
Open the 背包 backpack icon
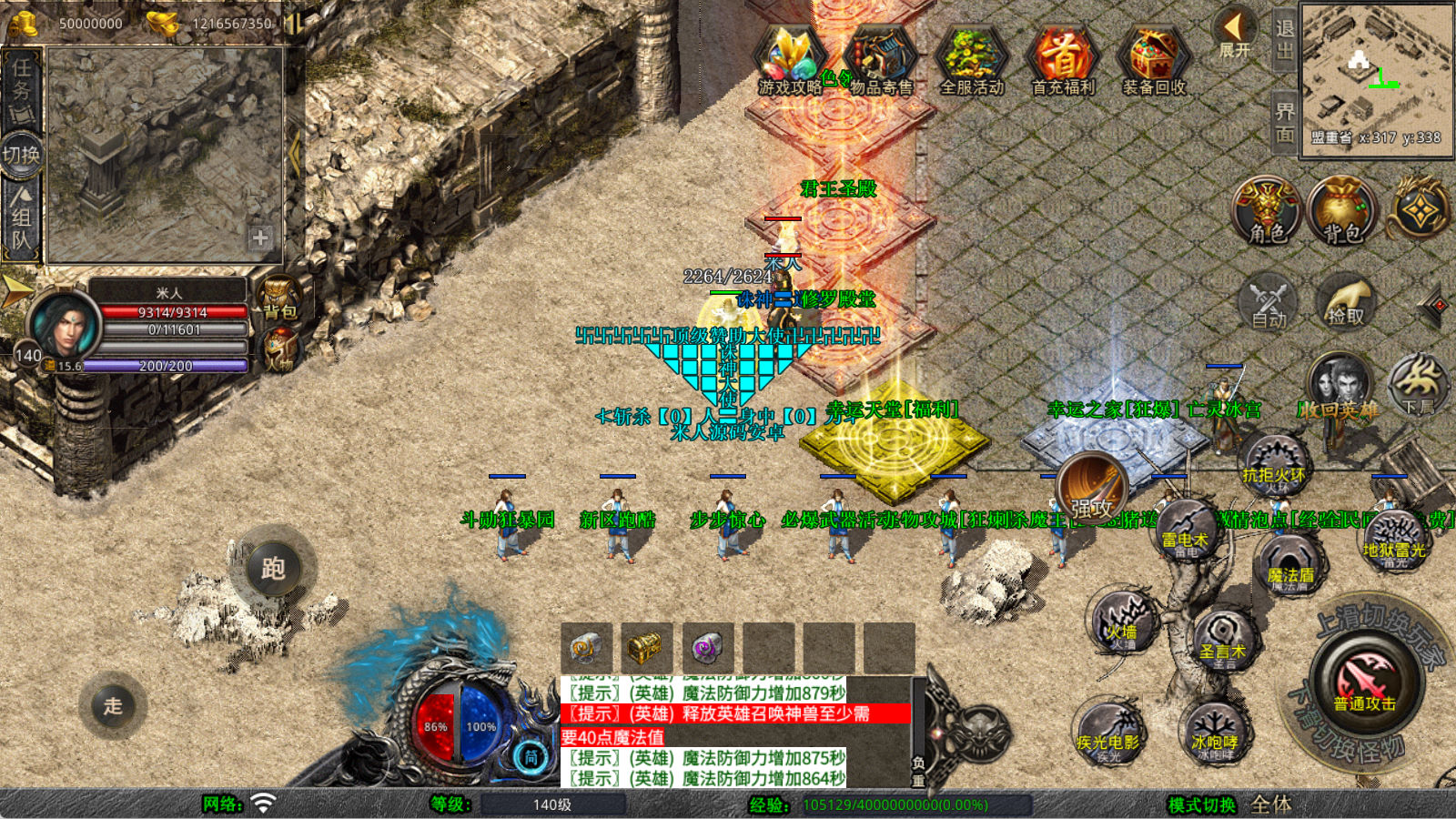coord(1342,210)
